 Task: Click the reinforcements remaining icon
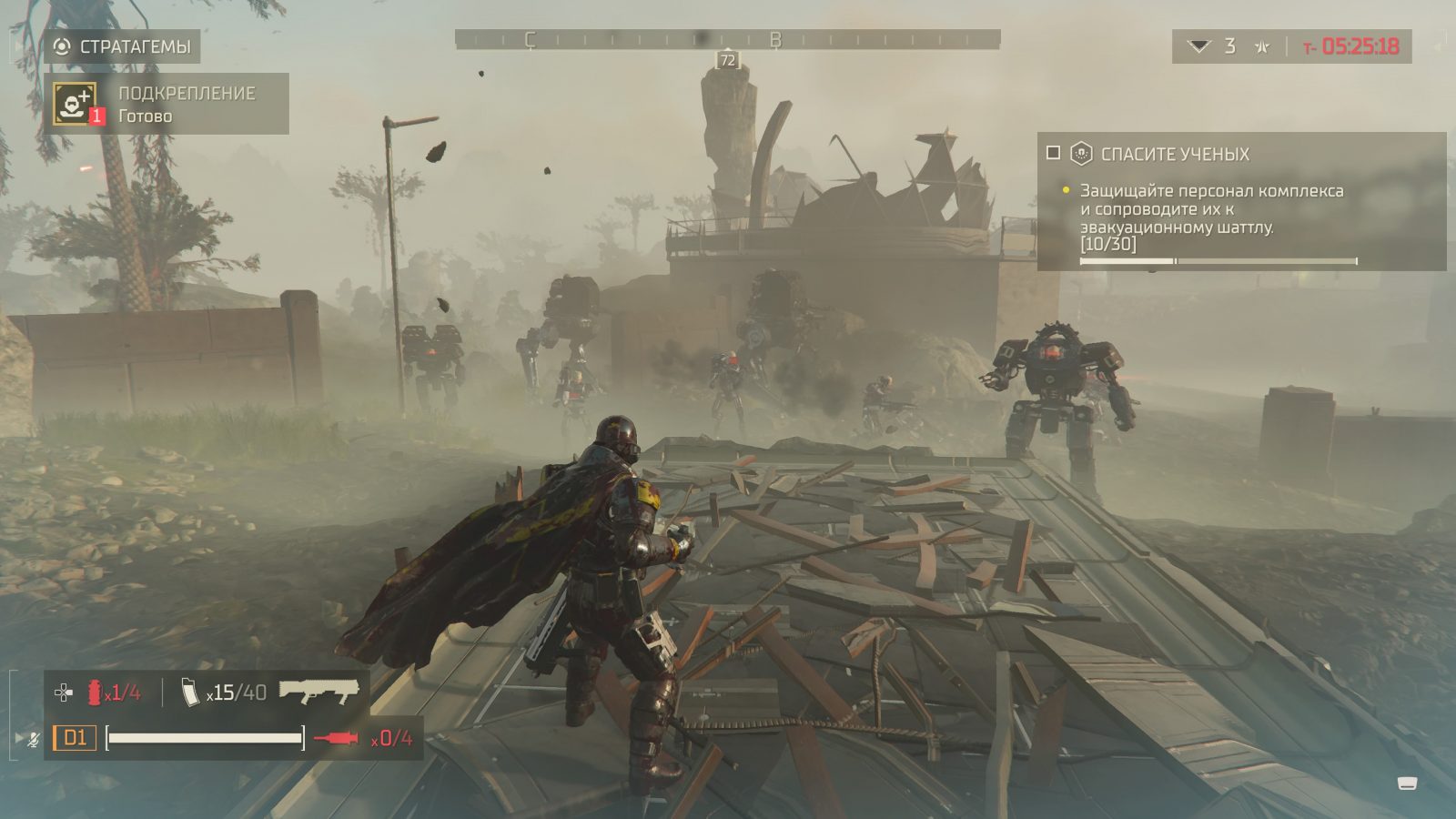coord(1200,46)
